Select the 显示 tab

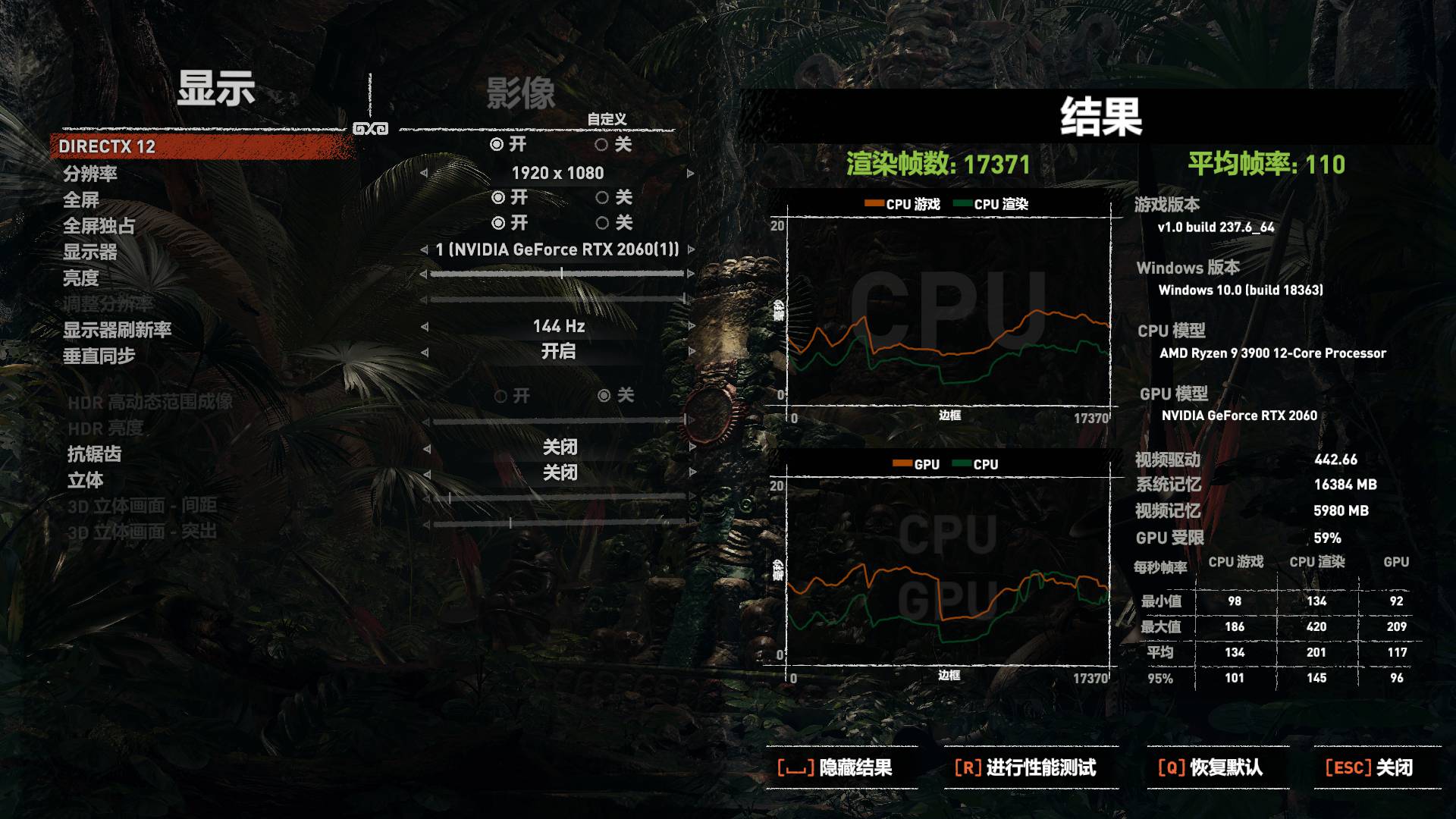[215, 91]
